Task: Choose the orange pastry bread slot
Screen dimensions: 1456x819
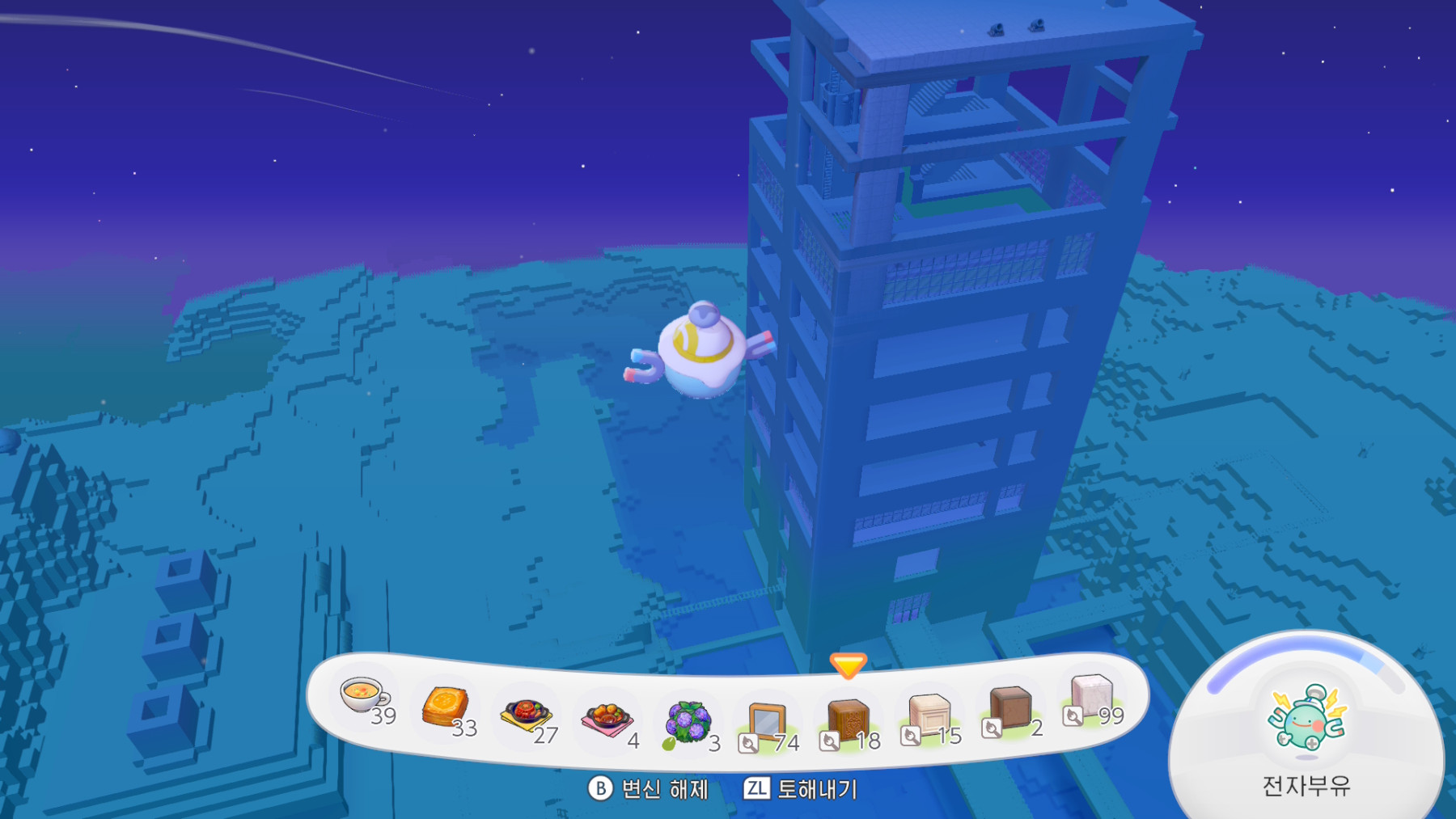Action: 445,707
